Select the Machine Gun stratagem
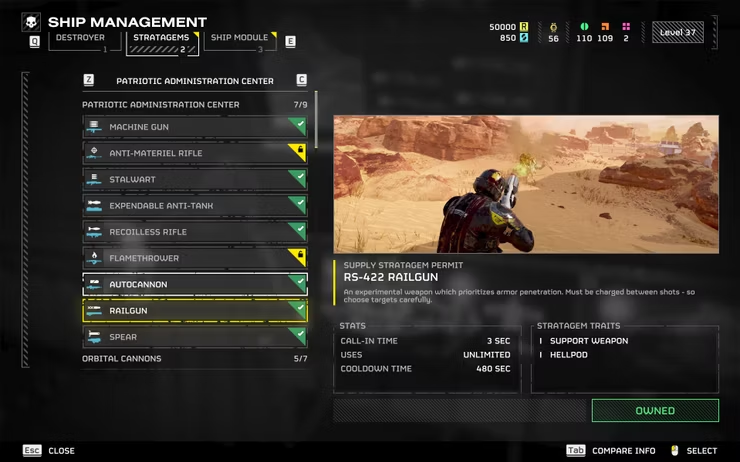Image resolution: width=740 pixels, height=462 pixels. pyautogui.click(x=194, y=127)
